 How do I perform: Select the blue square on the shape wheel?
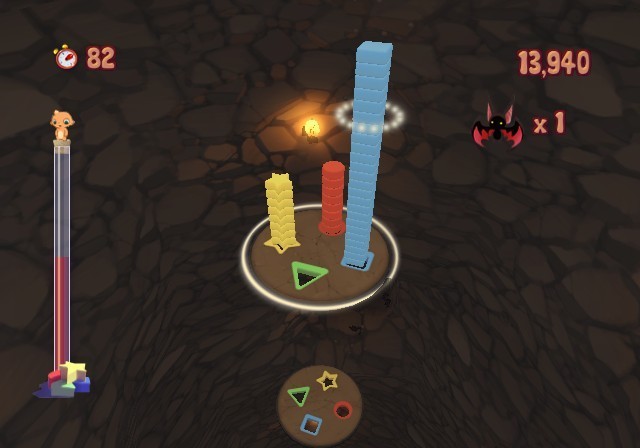click(x=312, y=424)
